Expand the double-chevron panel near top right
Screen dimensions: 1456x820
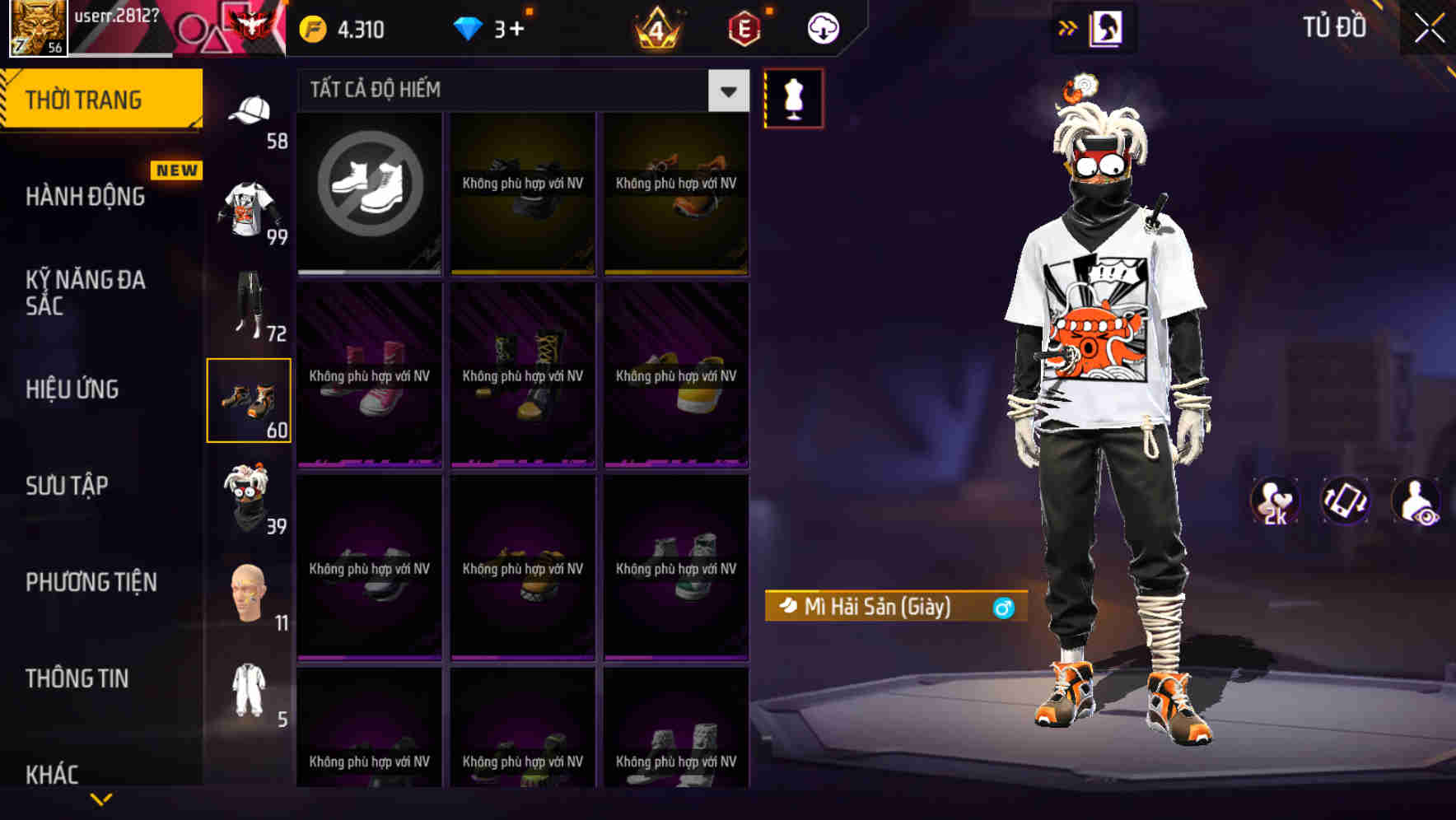tap(1068, 26)
